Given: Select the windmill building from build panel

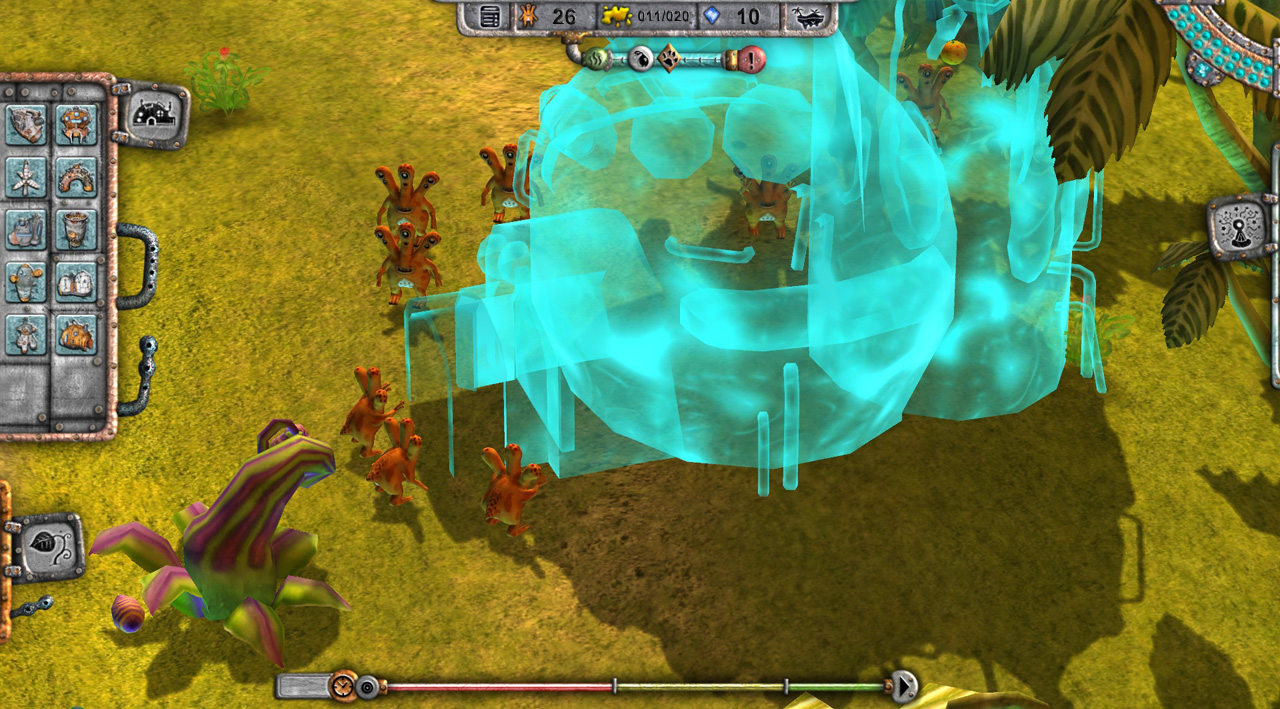Looking at the screenshot, I should coord(26,178).
